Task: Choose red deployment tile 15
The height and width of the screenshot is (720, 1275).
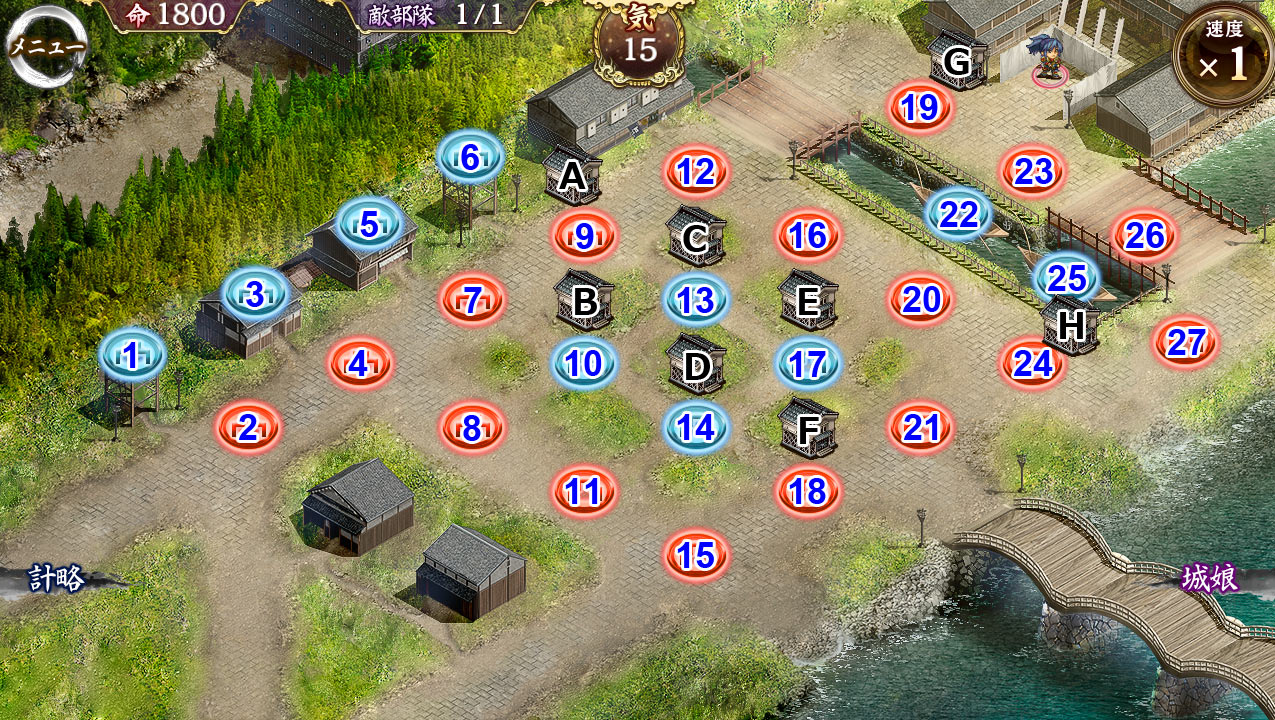Action: (696, 555)
